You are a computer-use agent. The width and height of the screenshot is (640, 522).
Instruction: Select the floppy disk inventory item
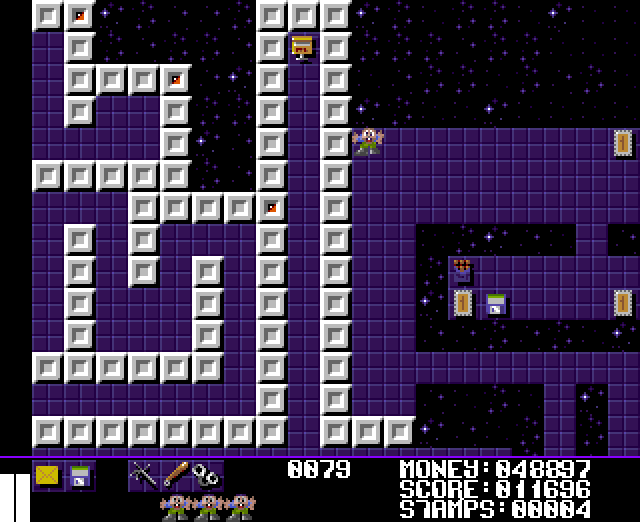(x=79, y=476)
